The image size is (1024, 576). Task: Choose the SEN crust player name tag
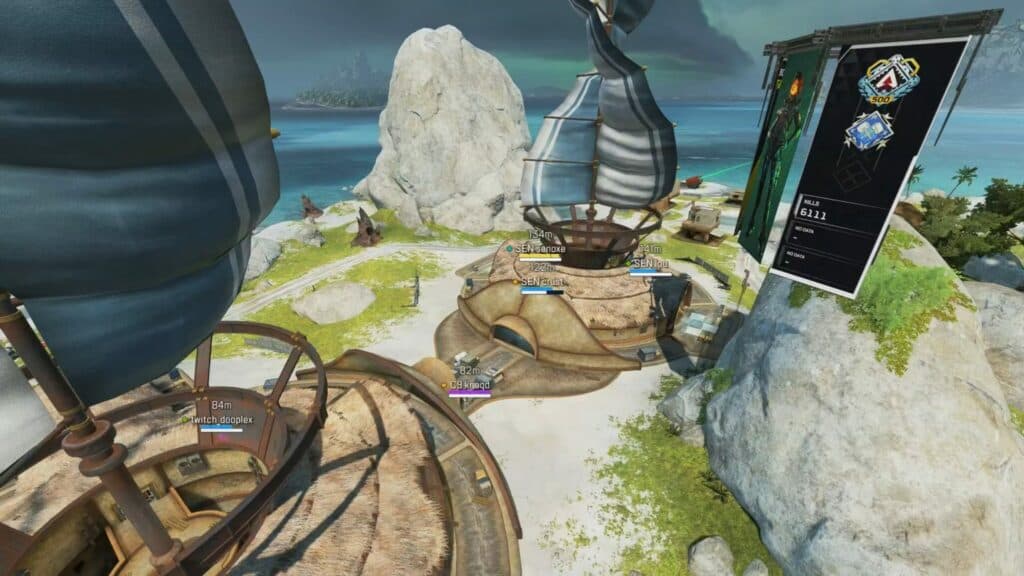click(x=541, y=282)
